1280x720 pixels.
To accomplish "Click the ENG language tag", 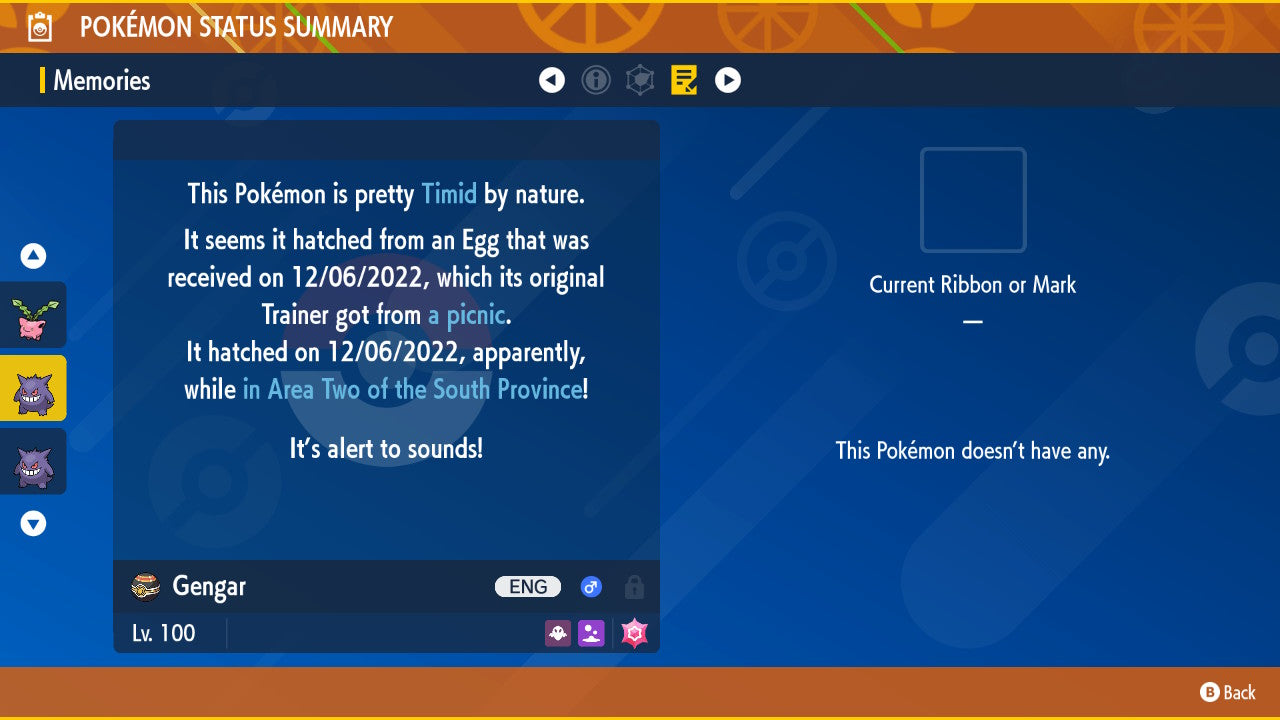I will 527,587.
